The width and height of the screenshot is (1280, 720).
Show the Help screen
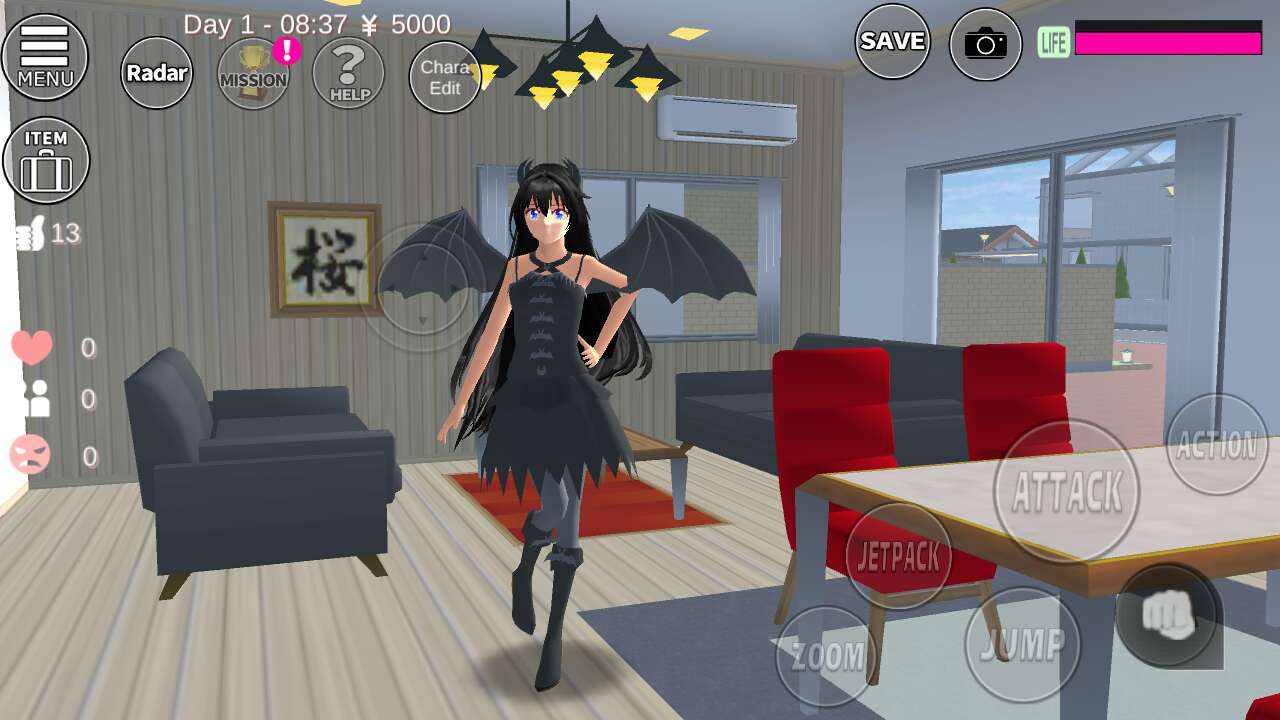[349, 73]
